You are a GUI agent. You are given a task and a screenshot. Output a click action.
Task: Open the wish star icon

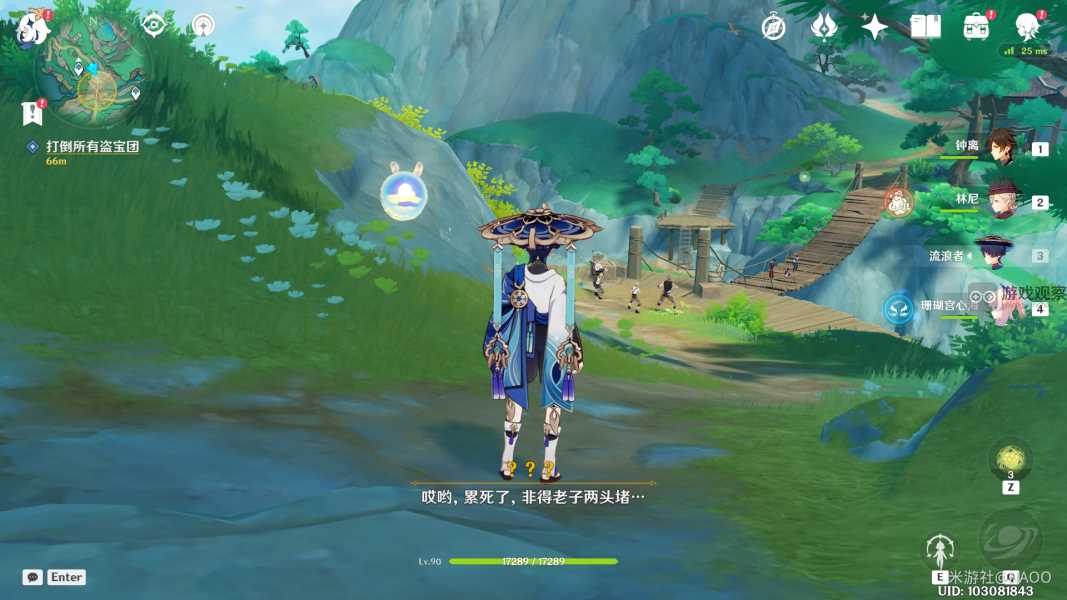pyautogui.click(x=874, y=27)
